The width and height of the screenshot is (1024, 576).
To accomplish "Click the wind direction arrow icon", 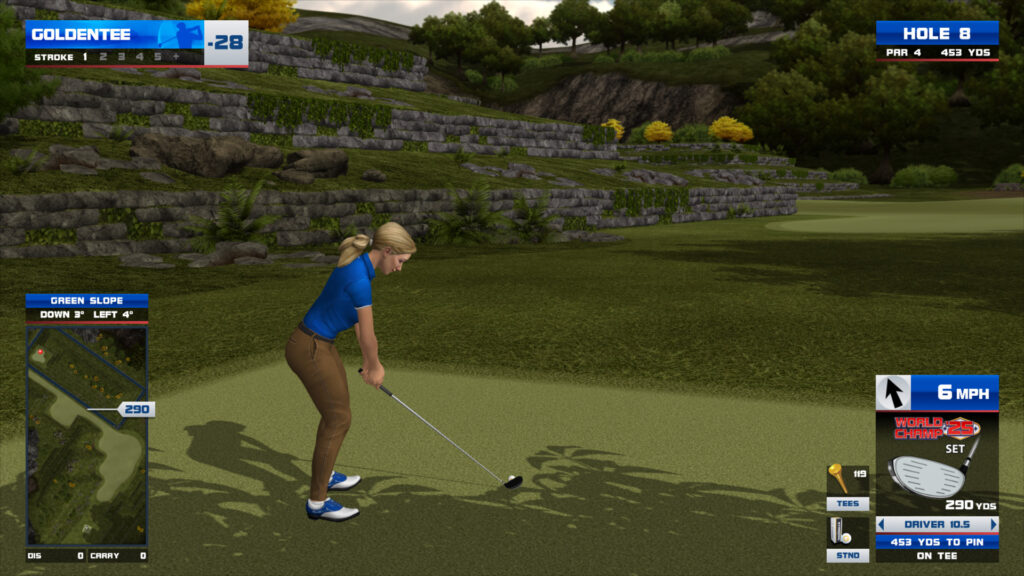I will (893, 392).
